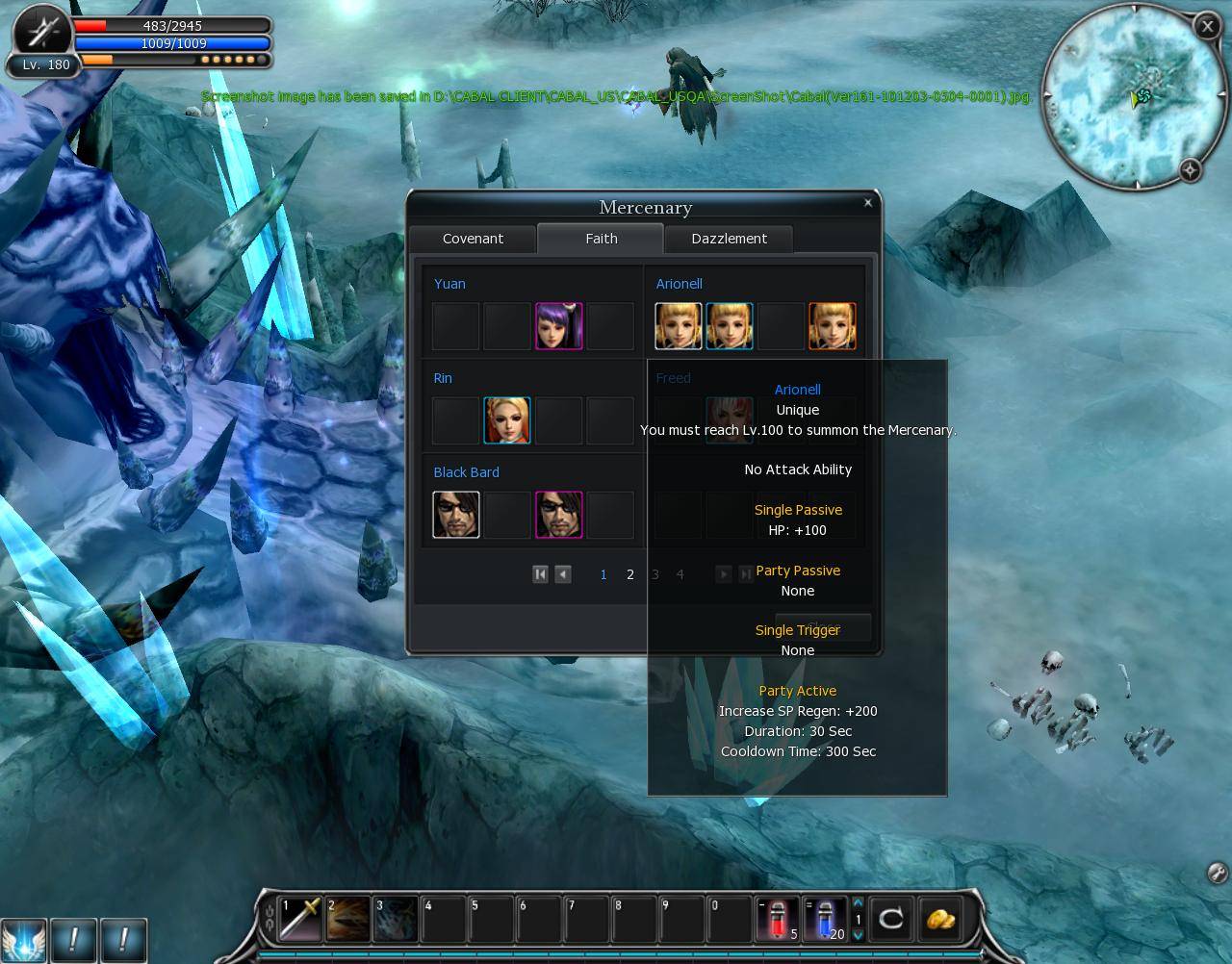The image size is (1232, 964).
Task: Close the minimap with the X button
Action: pyautogui.click(x=1207, y=27)
